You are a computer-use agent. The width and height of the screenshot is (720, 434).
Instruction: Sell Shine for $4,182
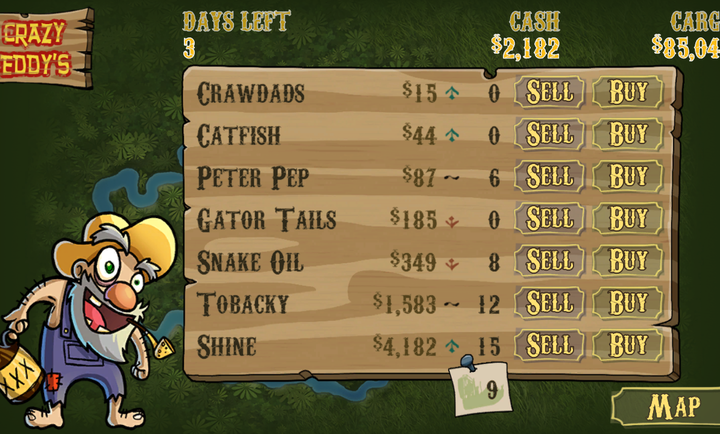[x=549, y=346]
